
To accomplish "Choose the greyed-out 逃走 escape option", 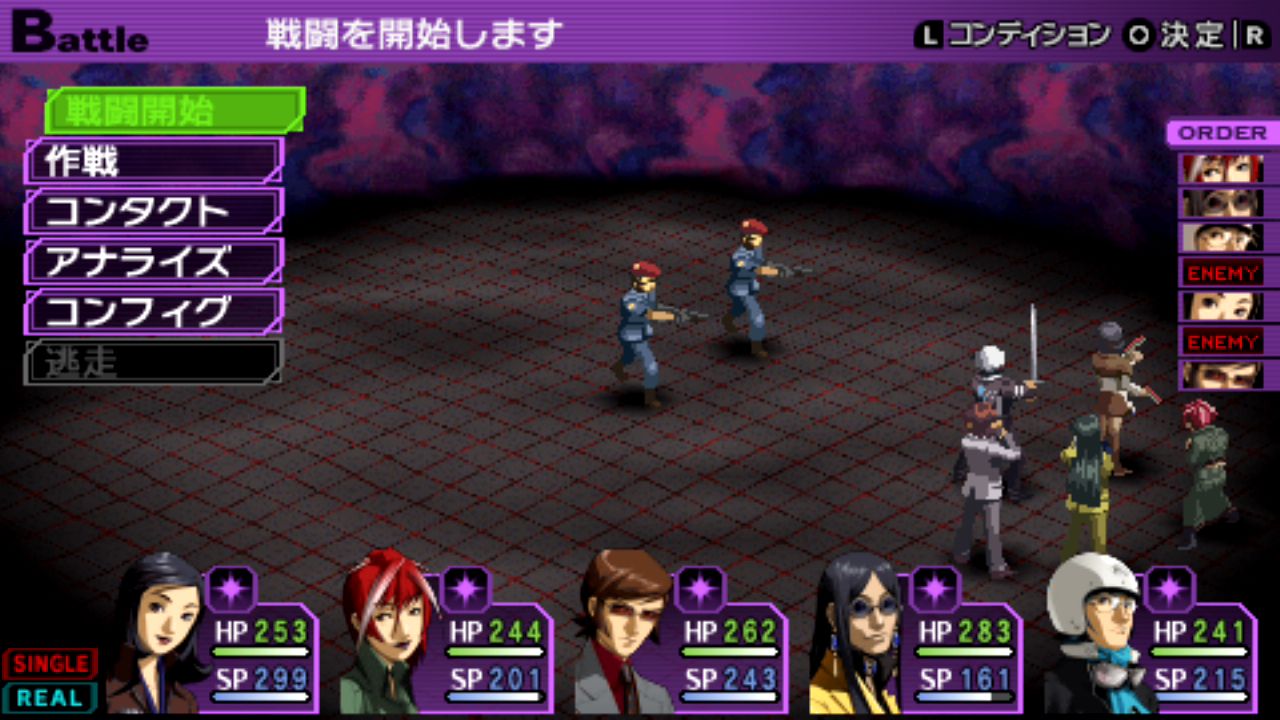I will point(154,361).
